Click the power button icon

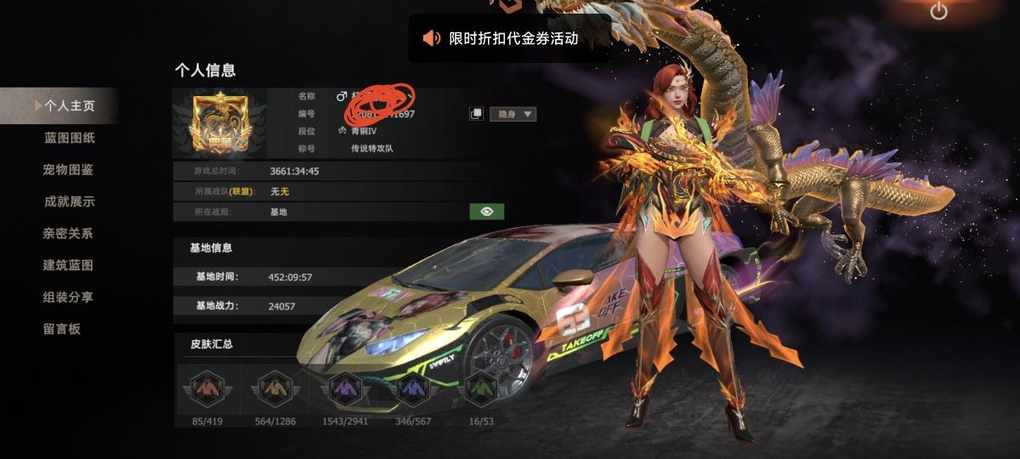(938, 12)
